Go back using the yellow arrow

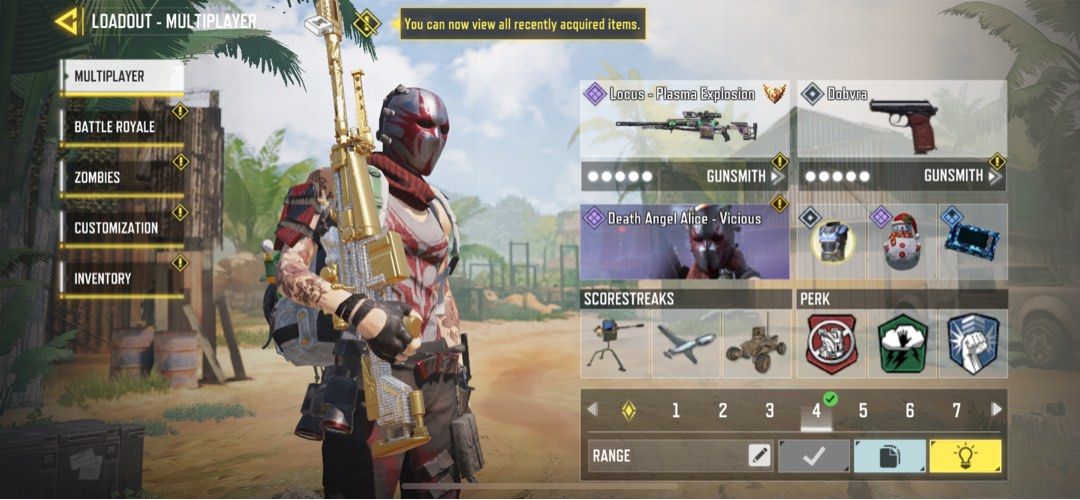pyautogui.click(x=68, y=21)
